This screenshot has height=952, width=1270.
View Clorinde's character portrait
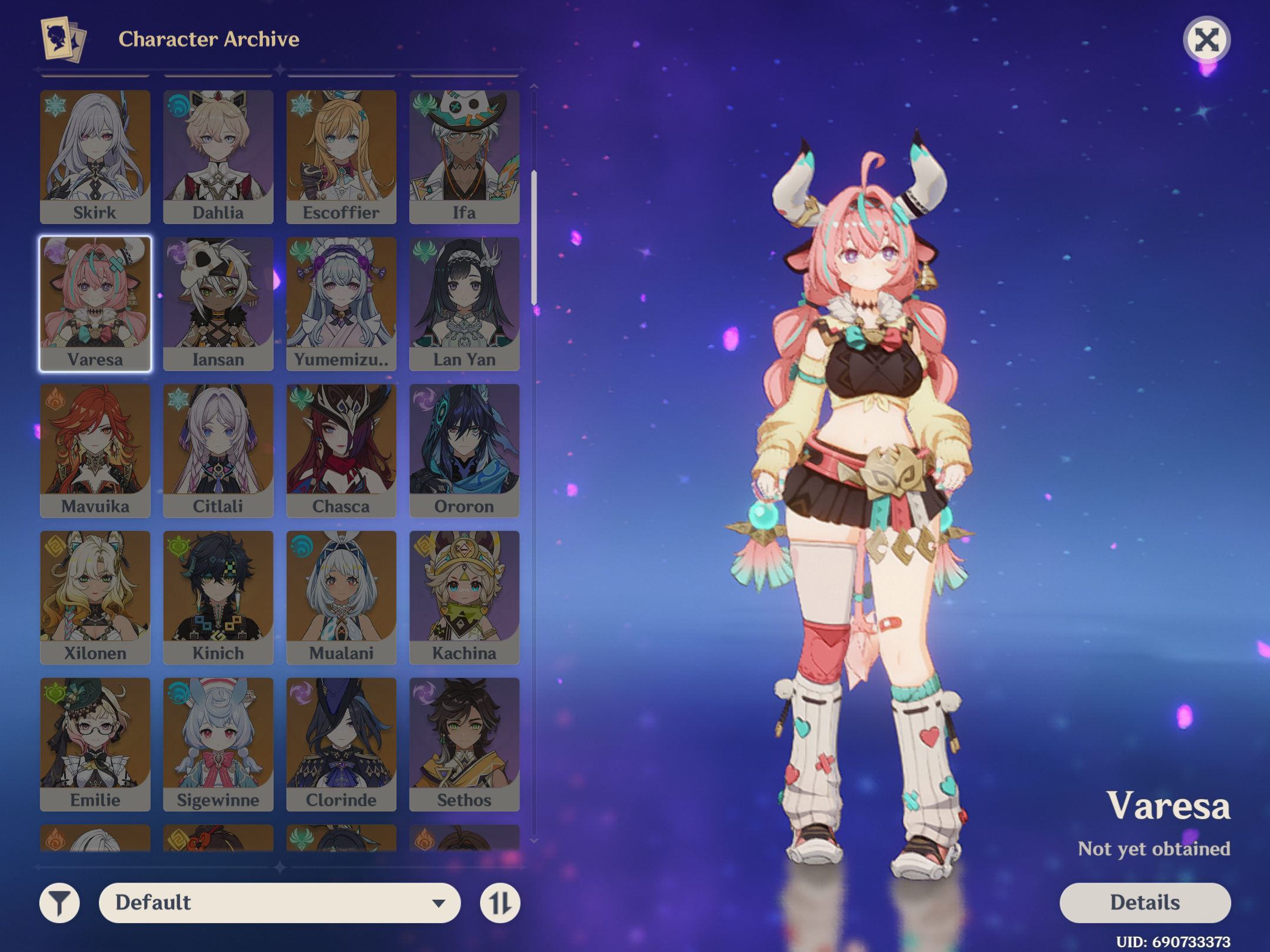(341, 744)
